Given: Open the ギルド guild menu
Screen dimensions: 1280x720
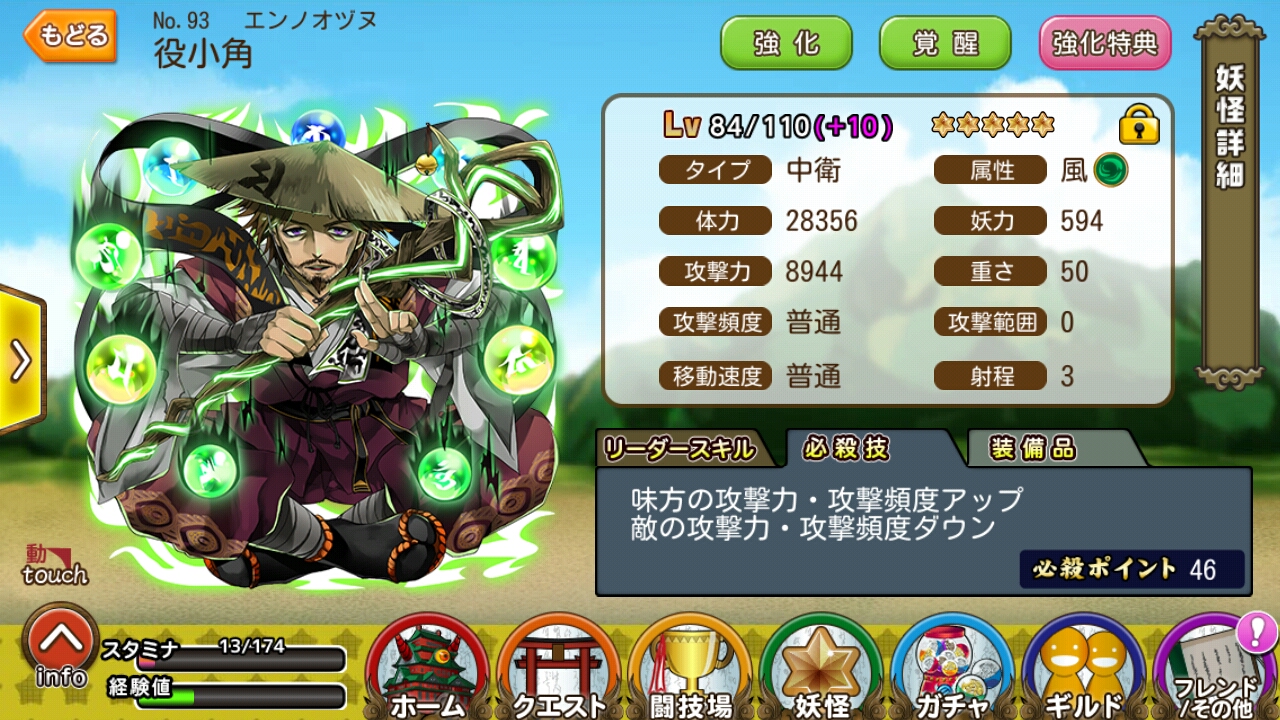Looking at the screenshot, I should point(1084,670).
